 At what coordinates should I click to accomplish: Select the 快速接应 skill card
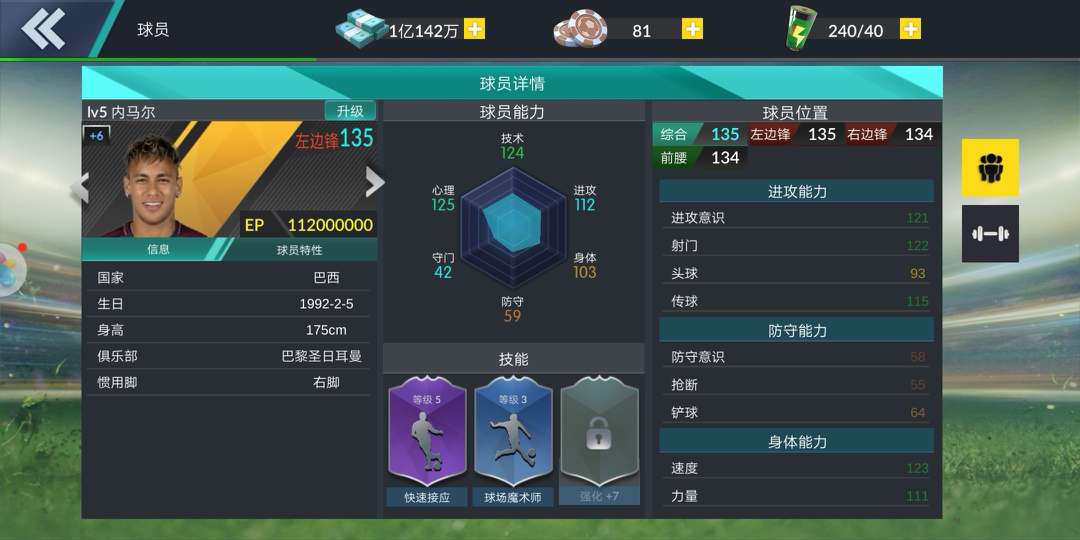pos(427,440)
